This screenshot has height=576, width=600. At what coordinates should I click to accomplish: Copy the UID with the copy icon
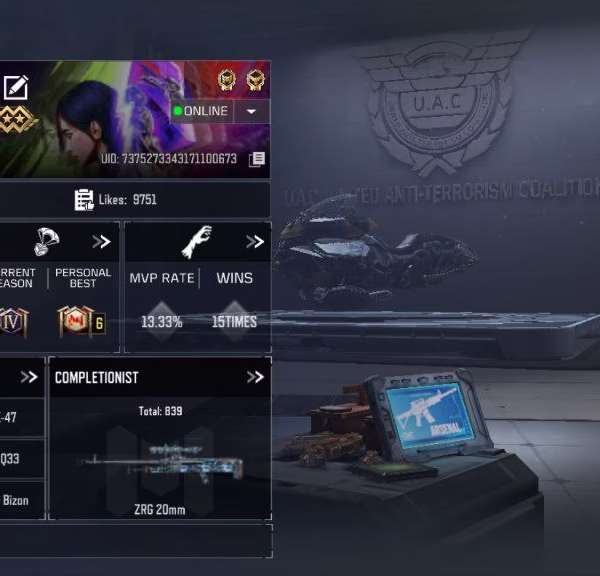click(x=257, y=159)
